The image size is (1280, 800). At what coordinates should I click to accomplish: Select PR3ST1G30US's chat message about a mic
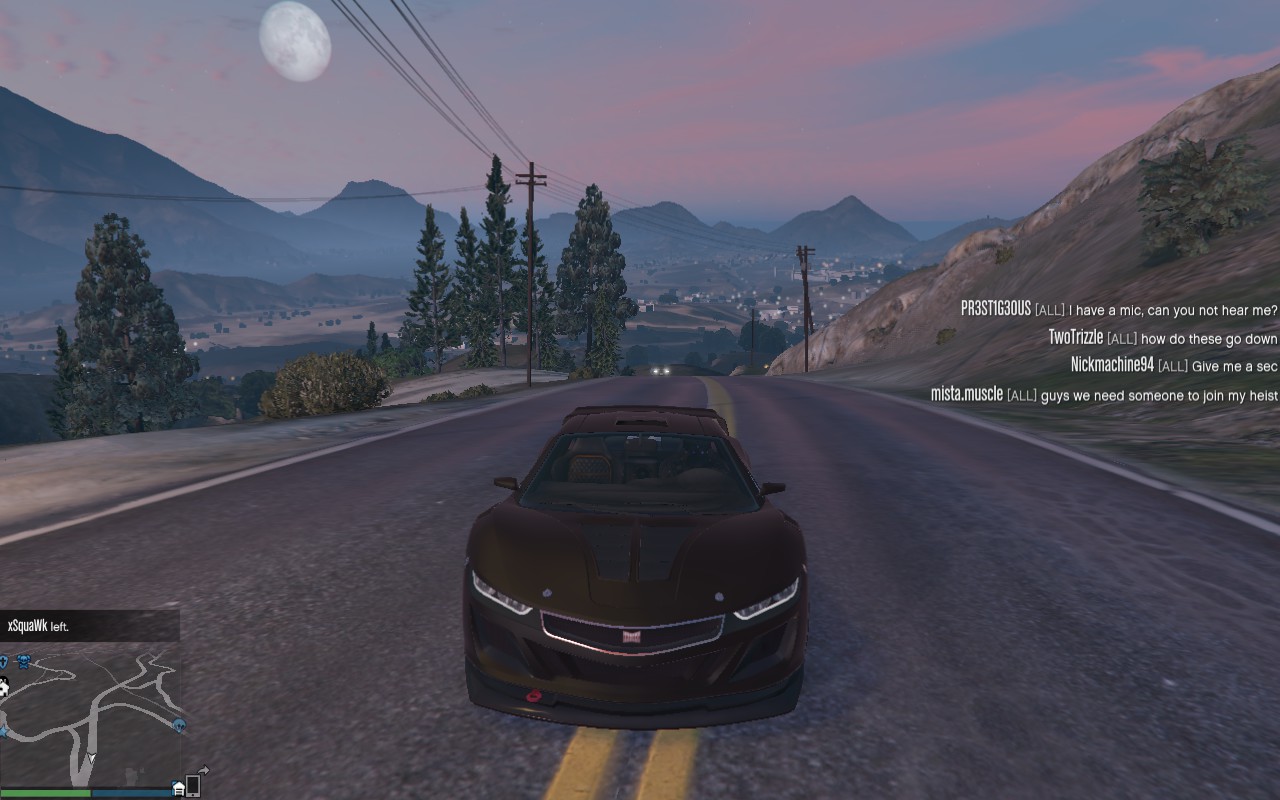1118,309
